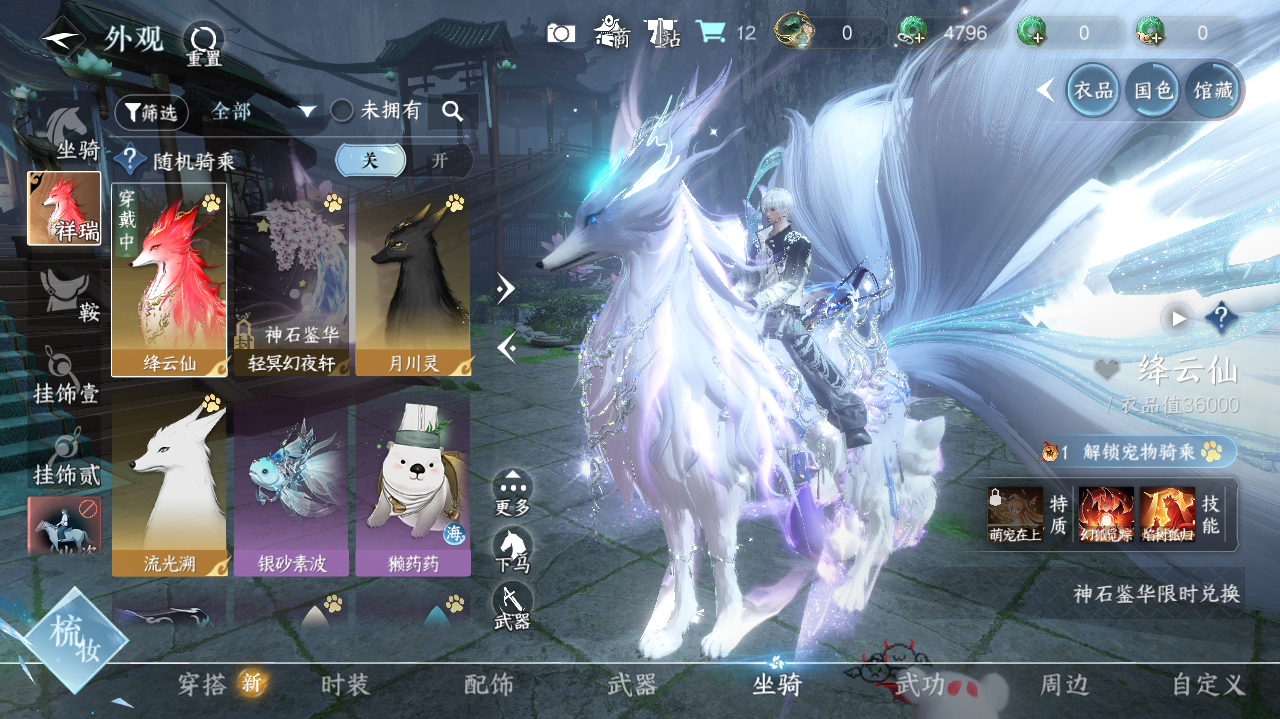Switch to the 时装 bottom tab

pos(345,685)
